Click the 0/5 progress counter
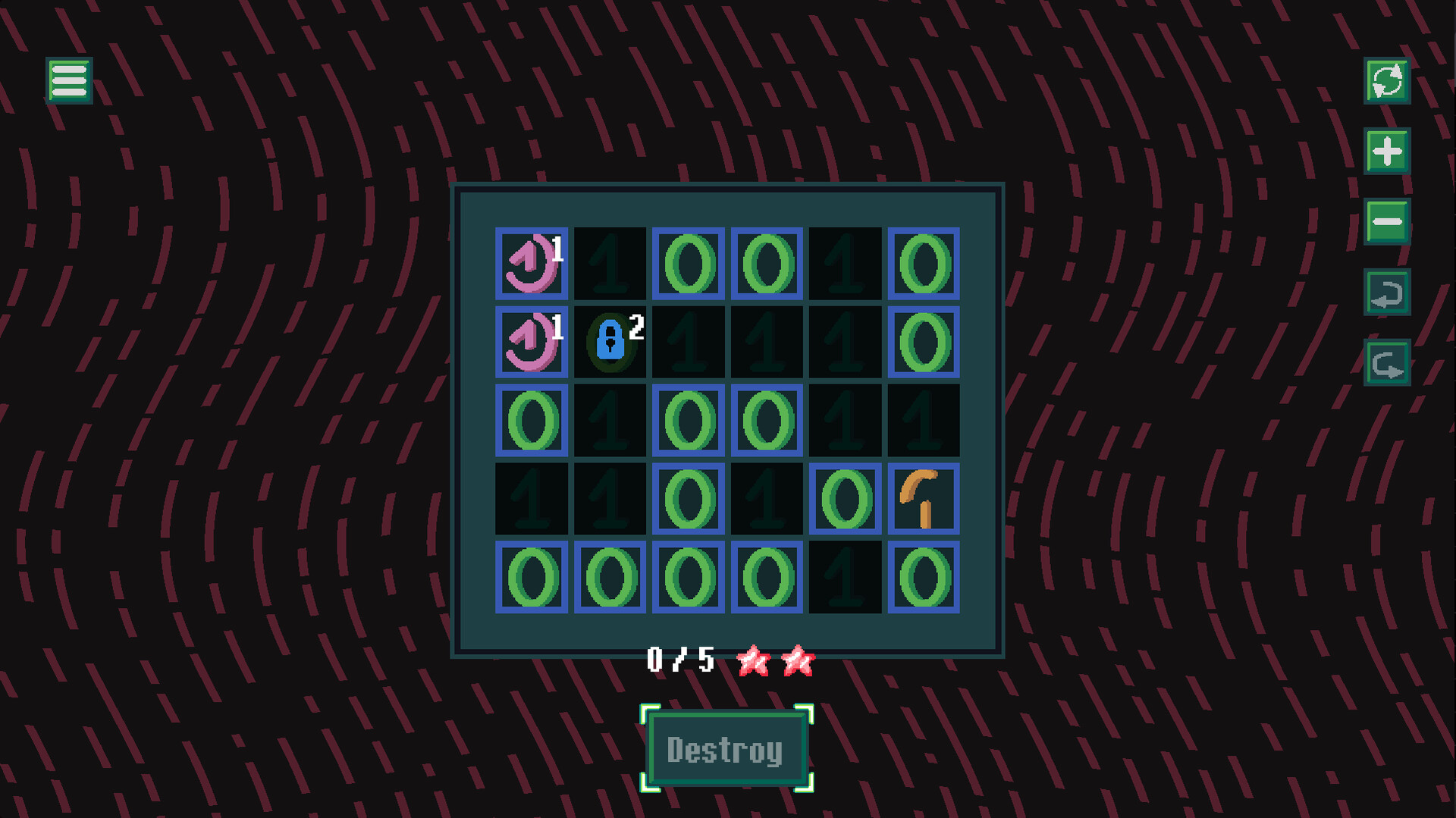Viewport: 1456px width, 818px height. pos(680,659)
